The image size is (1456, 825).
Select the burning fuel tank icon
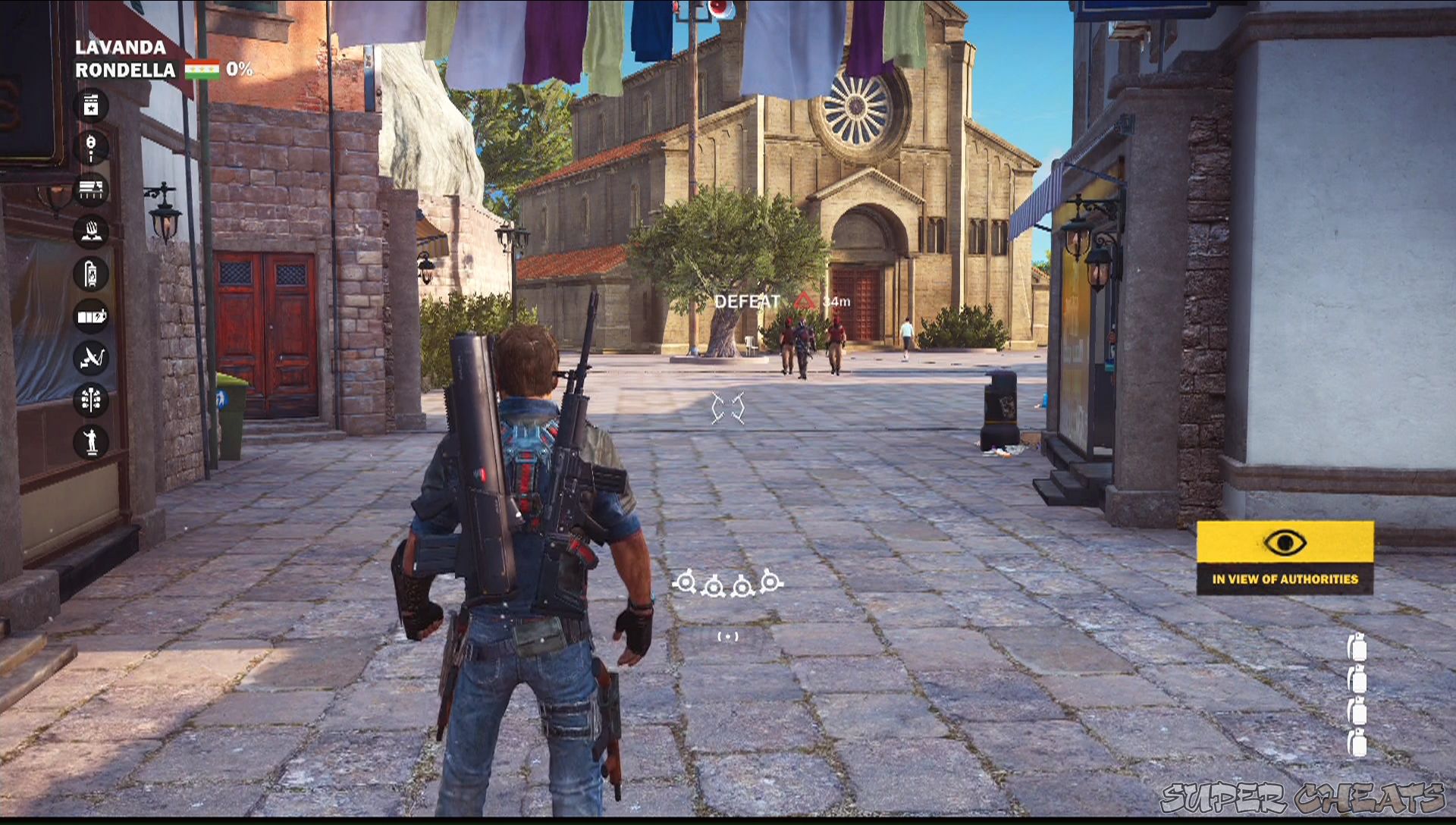click(93, 274)
